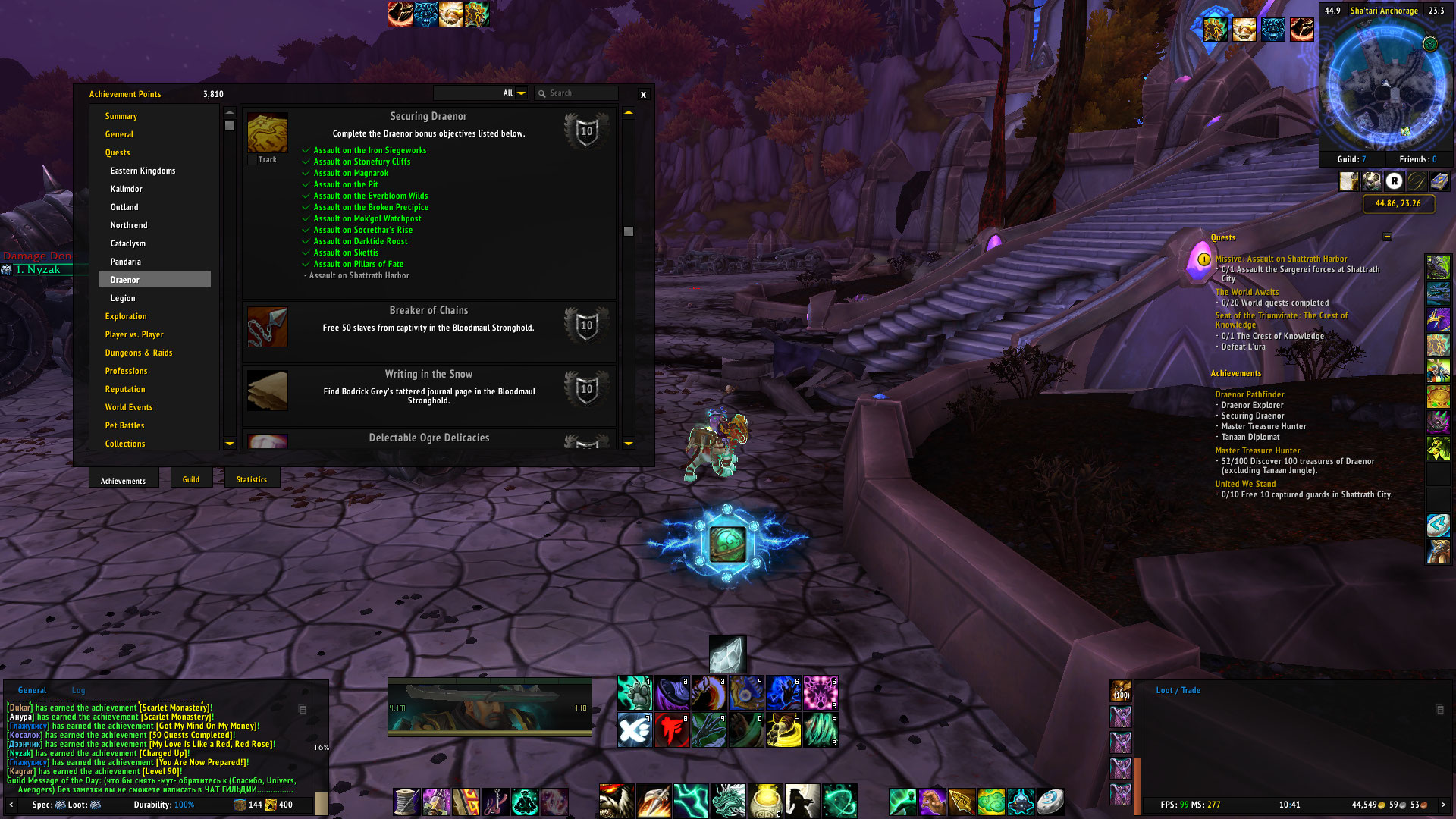Viewport: 1456px width, 819px height.
Task: Close the achievements window
Action: coord(643,95)
